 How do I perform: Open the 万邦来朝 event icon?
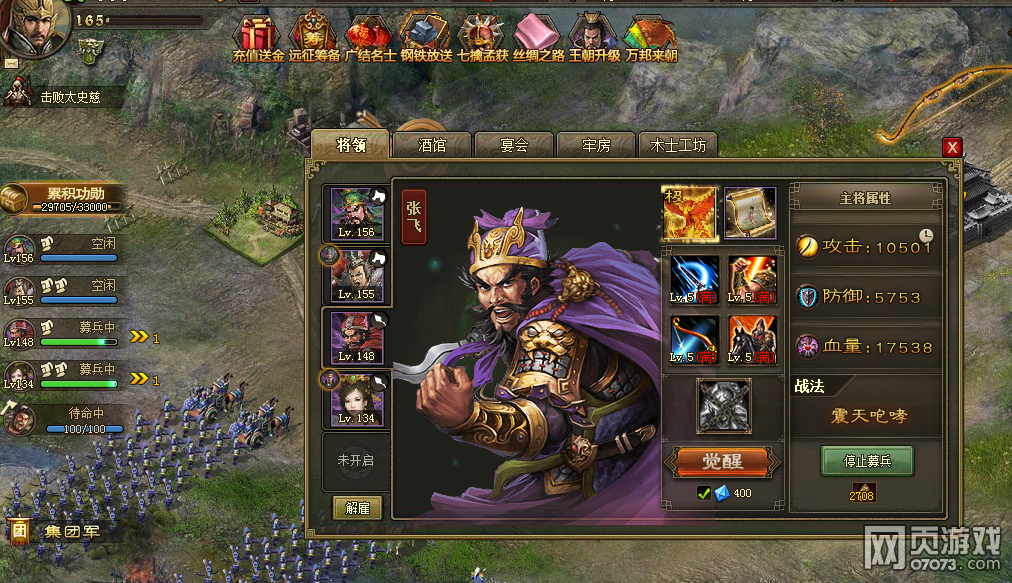649,38
